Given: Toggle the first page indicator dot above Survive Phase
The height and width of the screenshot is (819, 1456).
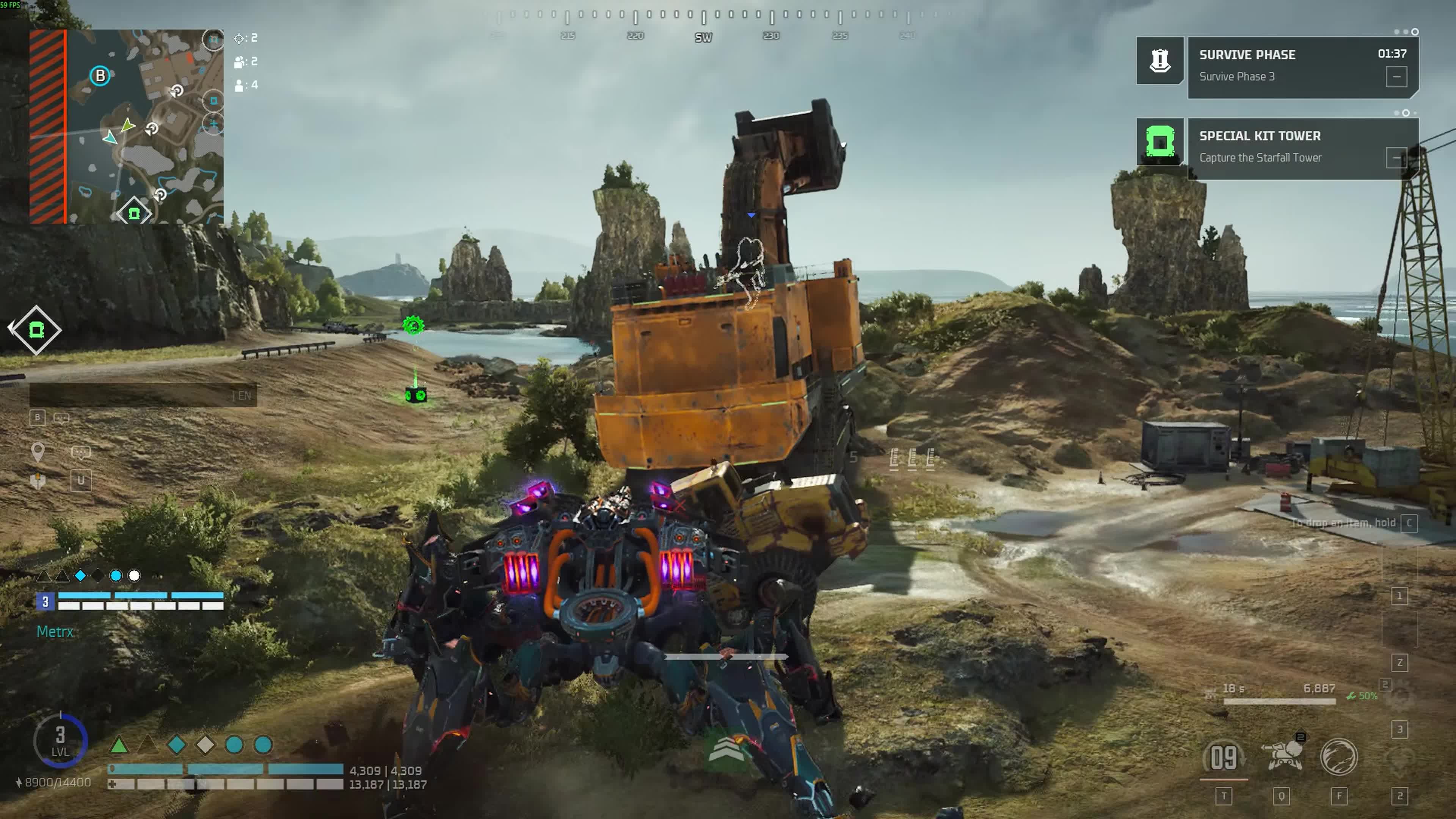Looking at the screenshot, I should click(1396, 32).
